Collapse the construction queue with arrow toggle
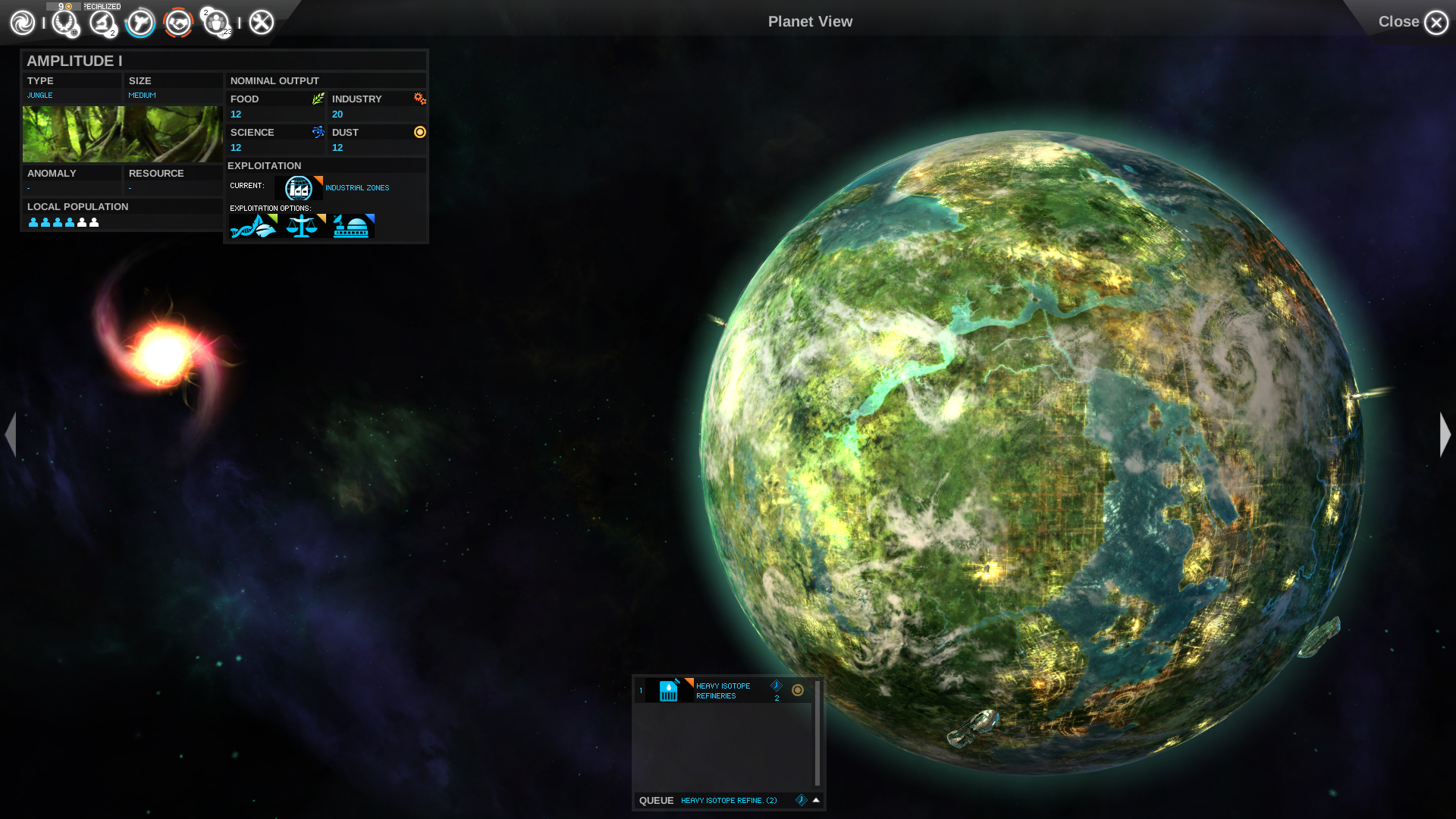Screen dimensions: 1456x819 816,800
